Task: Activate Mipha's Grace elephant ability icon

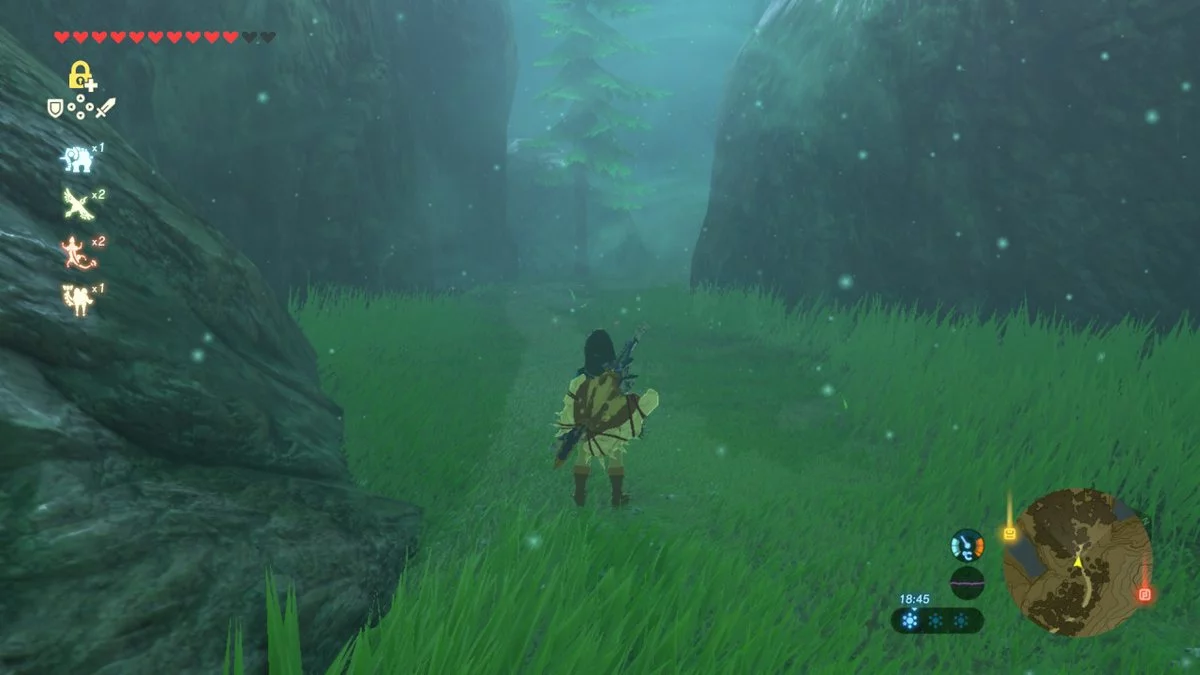Action: tap(75, 158)
